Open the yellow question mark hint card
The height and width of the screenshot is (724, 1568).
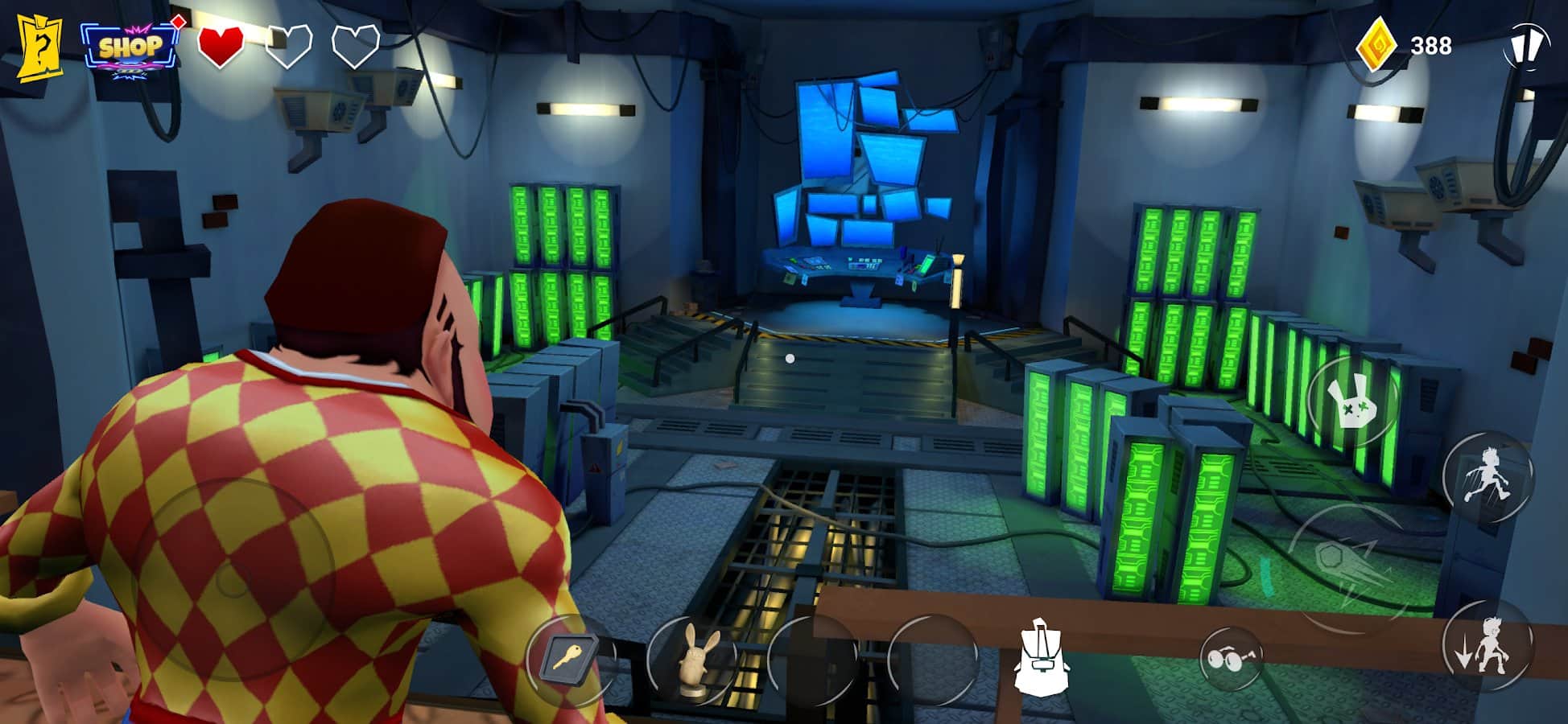coord(39,48)
